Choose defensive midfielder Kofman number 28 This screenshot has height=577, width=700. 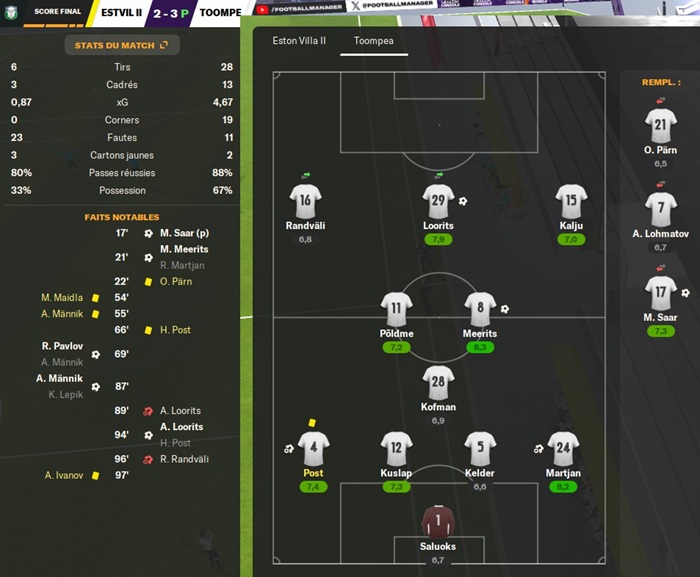point(438,382)
